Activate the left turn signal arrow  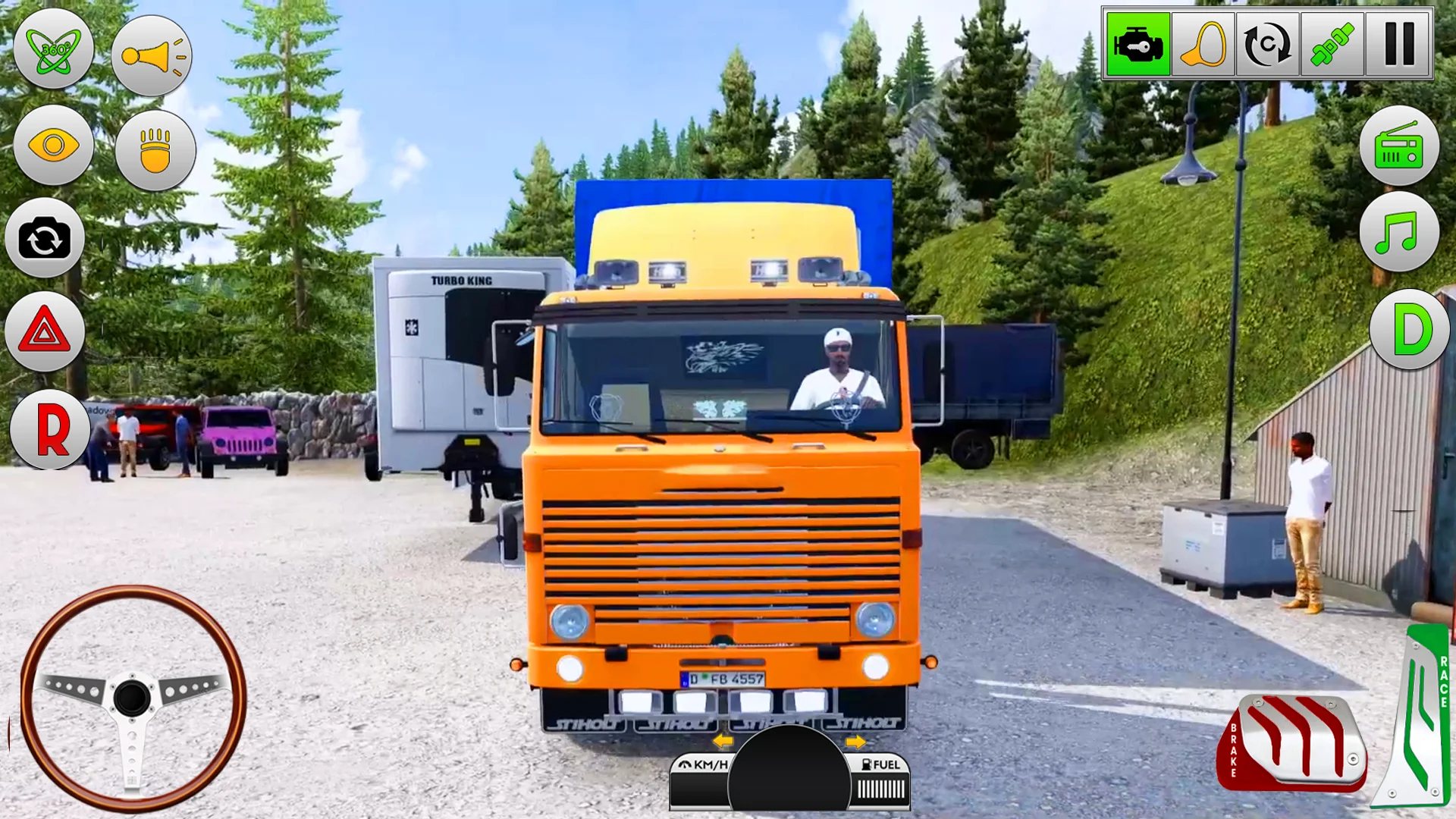[x=723, y=741]
